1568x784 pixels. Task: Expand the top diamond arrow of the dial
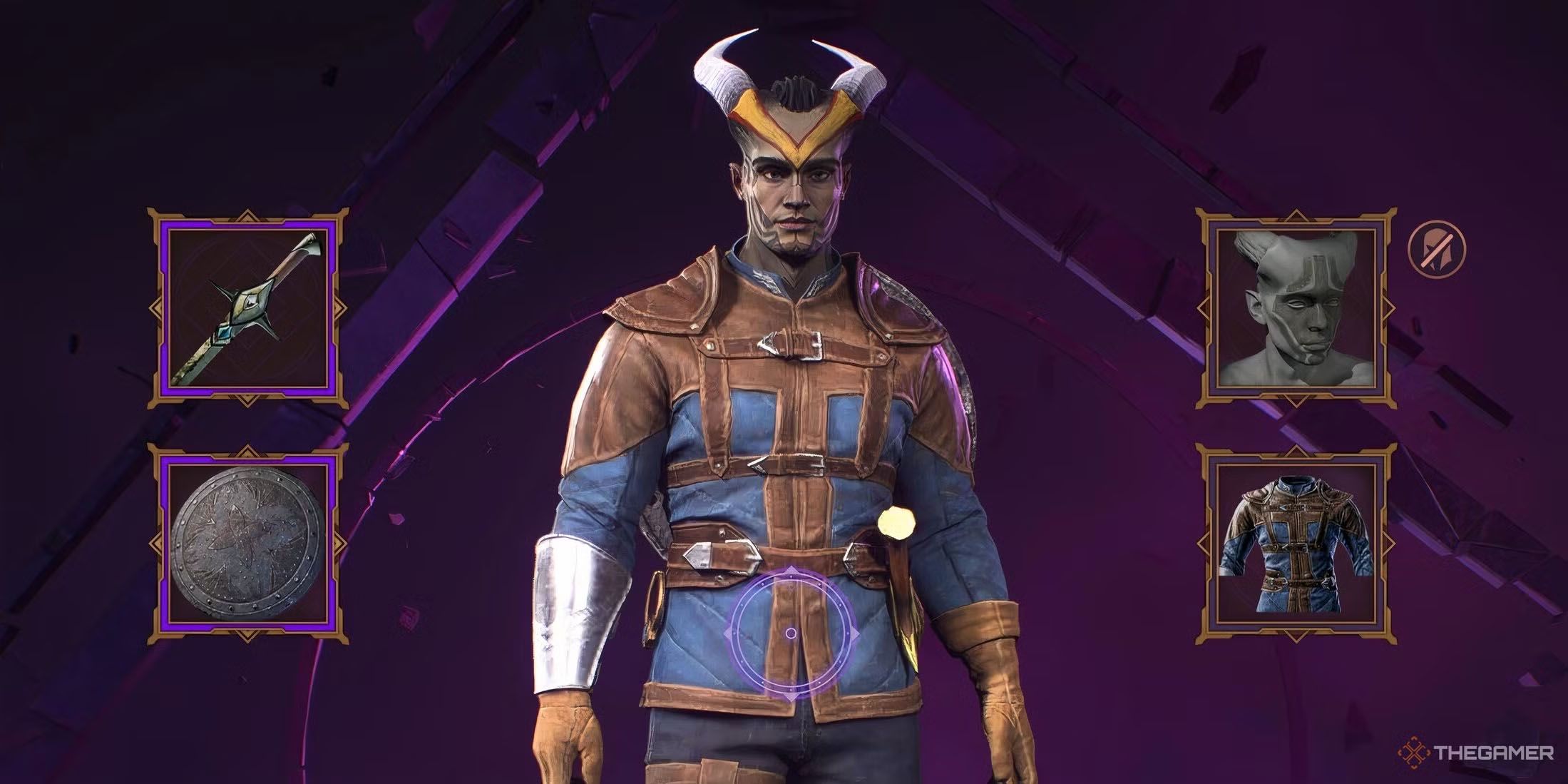(x=791, y=569)
